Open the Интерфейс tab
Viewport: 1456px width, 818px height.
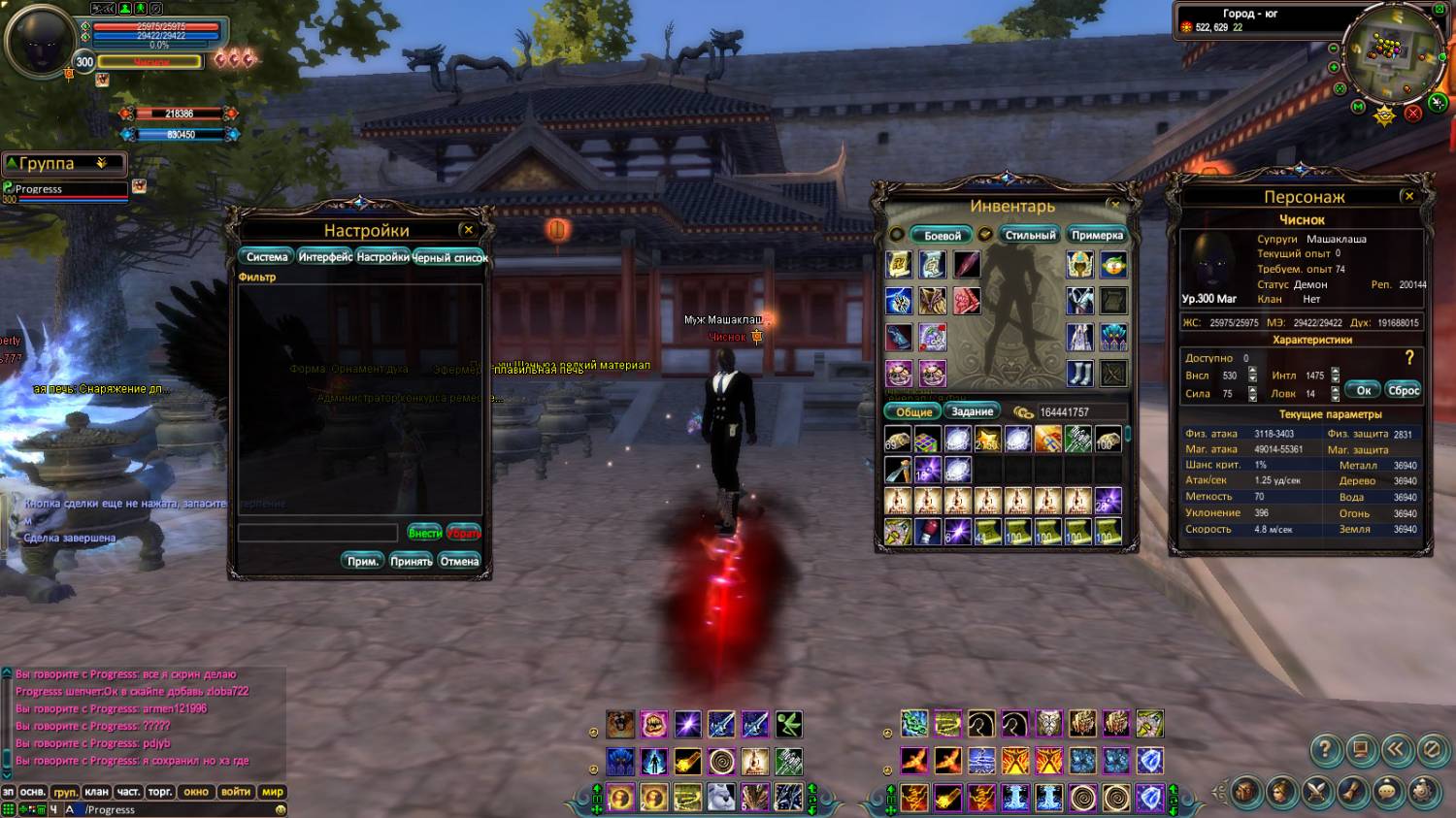[x=325, y=257]
